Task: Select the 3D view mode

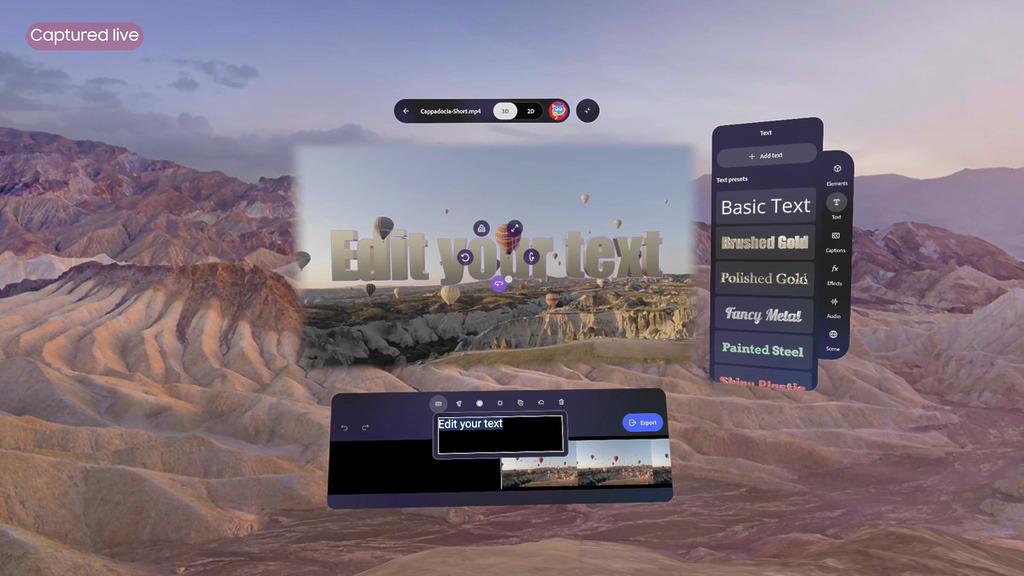Action: click(x=506, y=111)
